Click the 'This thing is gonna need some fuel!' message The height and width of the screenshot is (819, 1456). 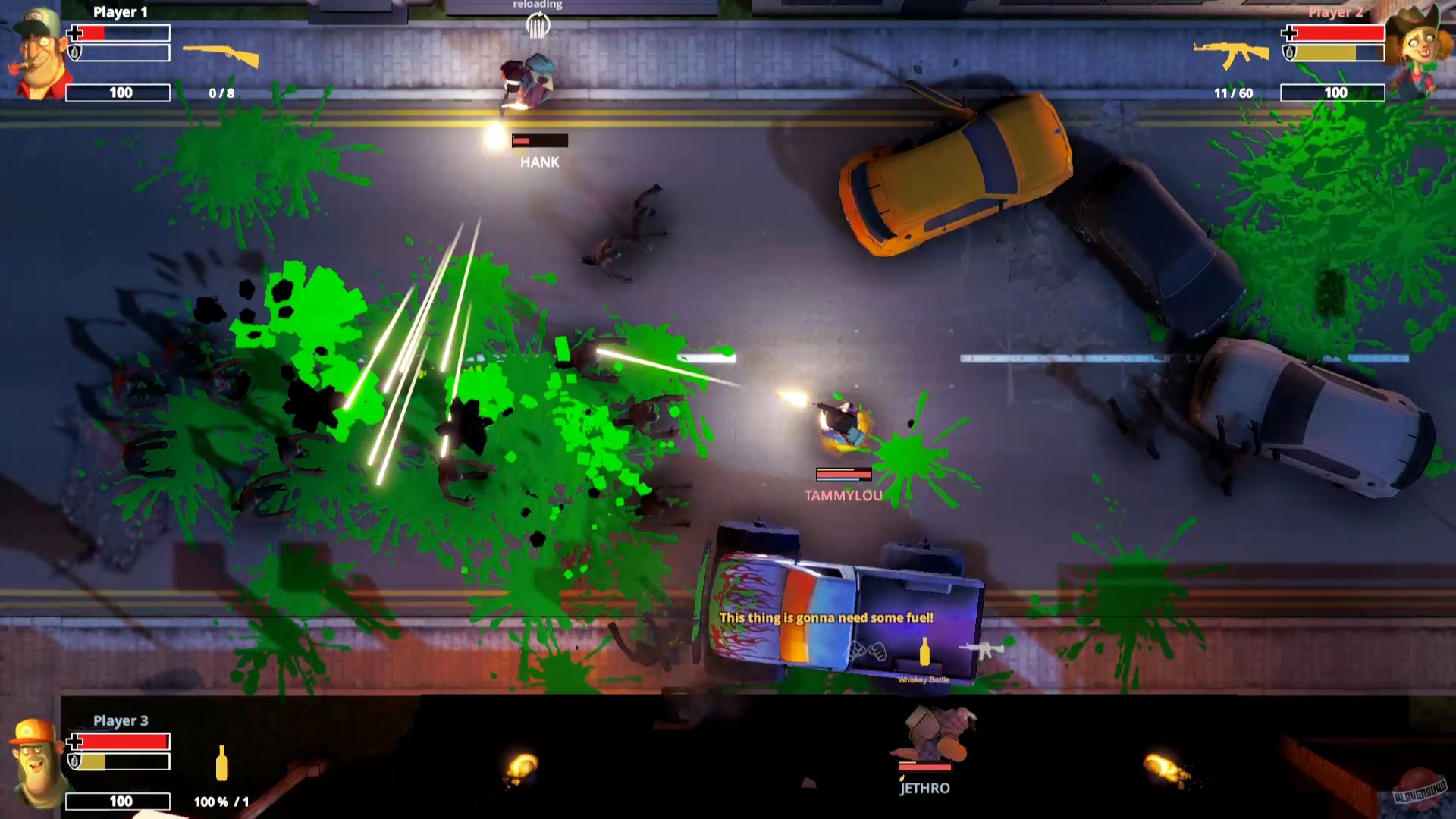(x=827, y=617)
